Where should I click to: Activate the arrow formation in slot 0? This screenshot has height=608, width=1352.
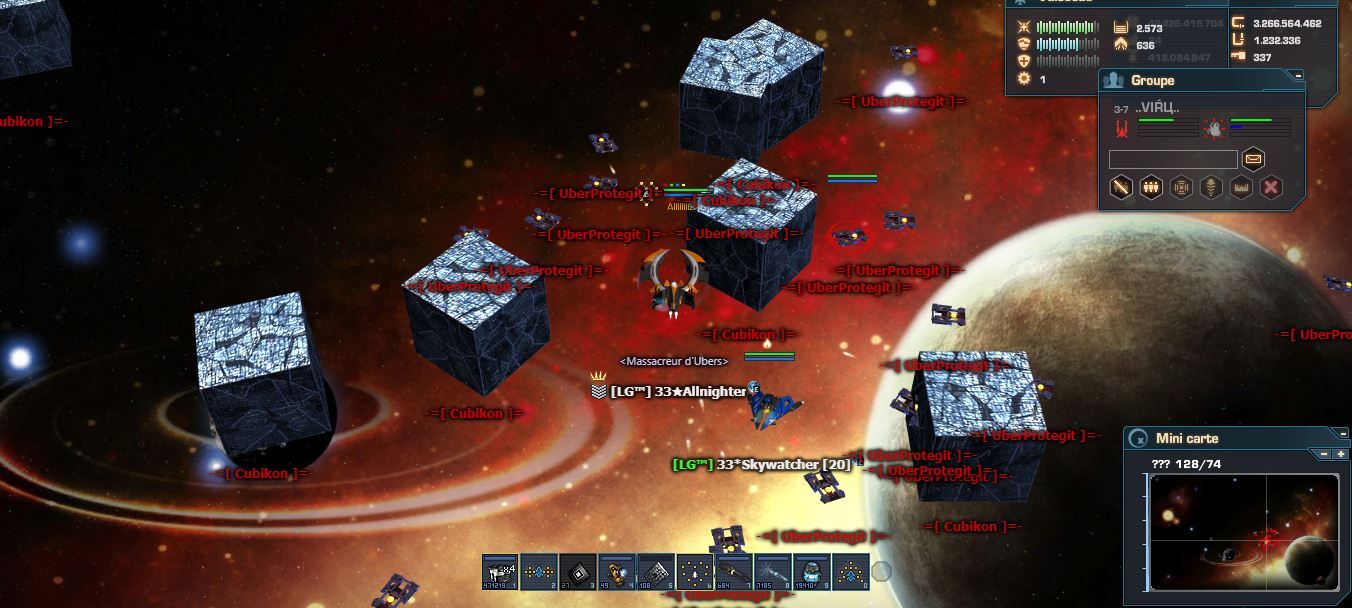tap(851, 572)
